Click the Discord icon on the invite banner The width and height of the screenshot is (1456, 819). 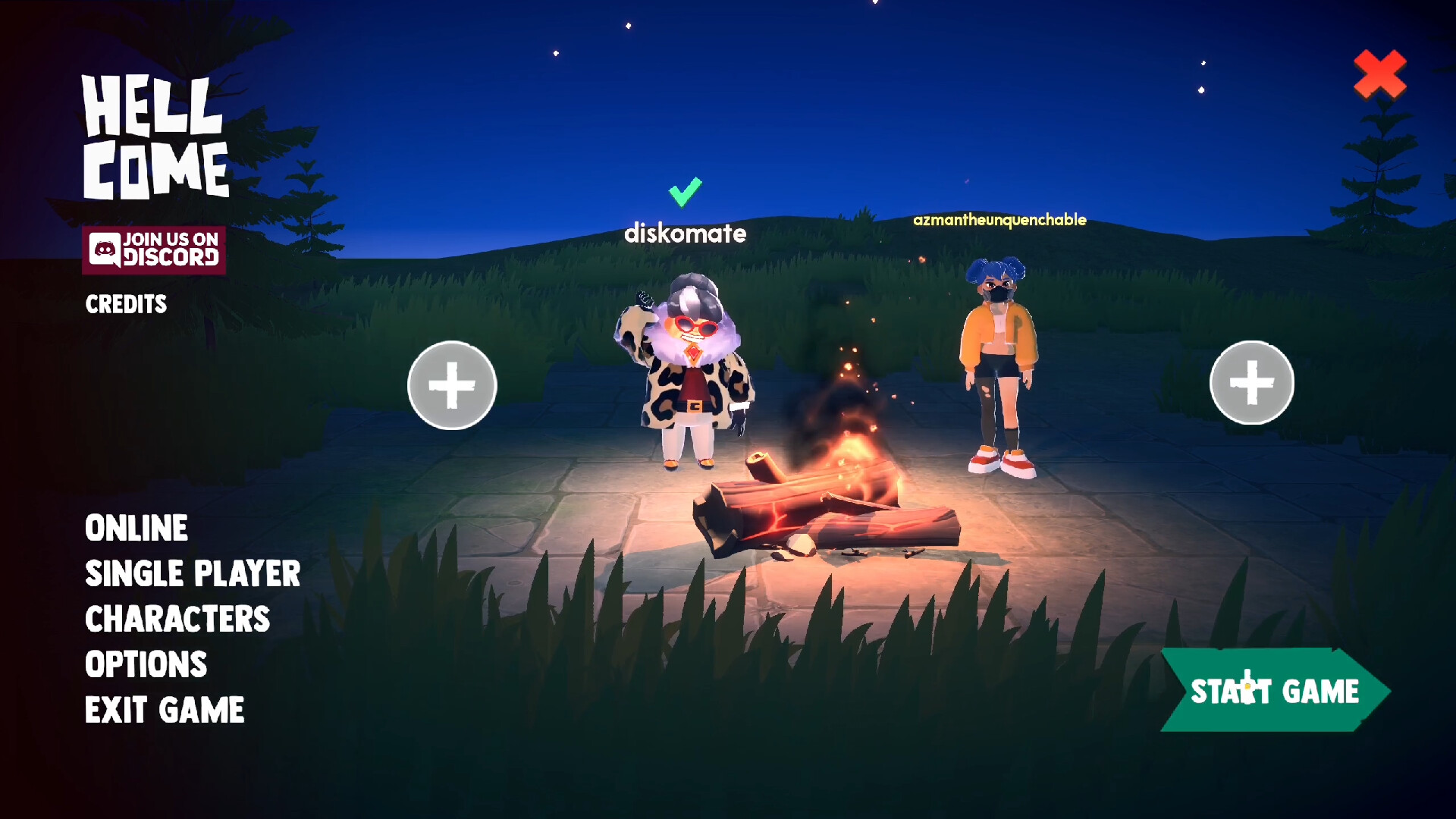(x=106, y=250)
